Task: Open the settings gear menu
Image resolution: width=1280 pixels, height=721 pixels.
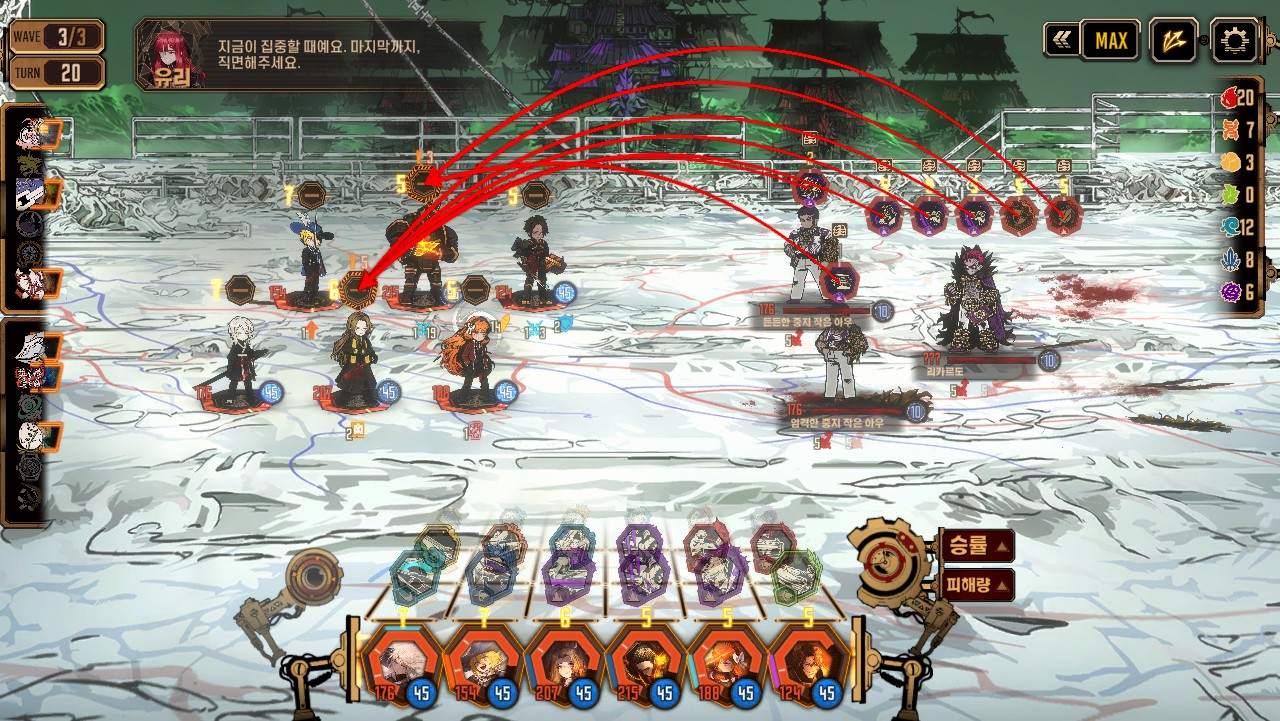Action: click(x=1234, y=40)
